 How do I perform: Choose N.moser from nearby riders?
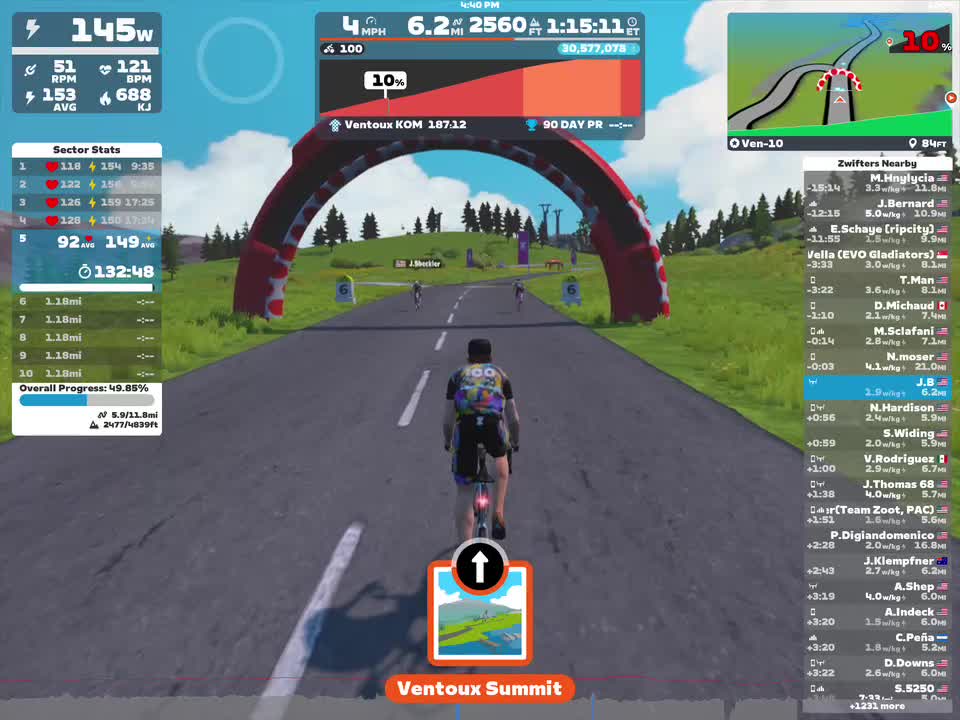click(x=877, y=362)
